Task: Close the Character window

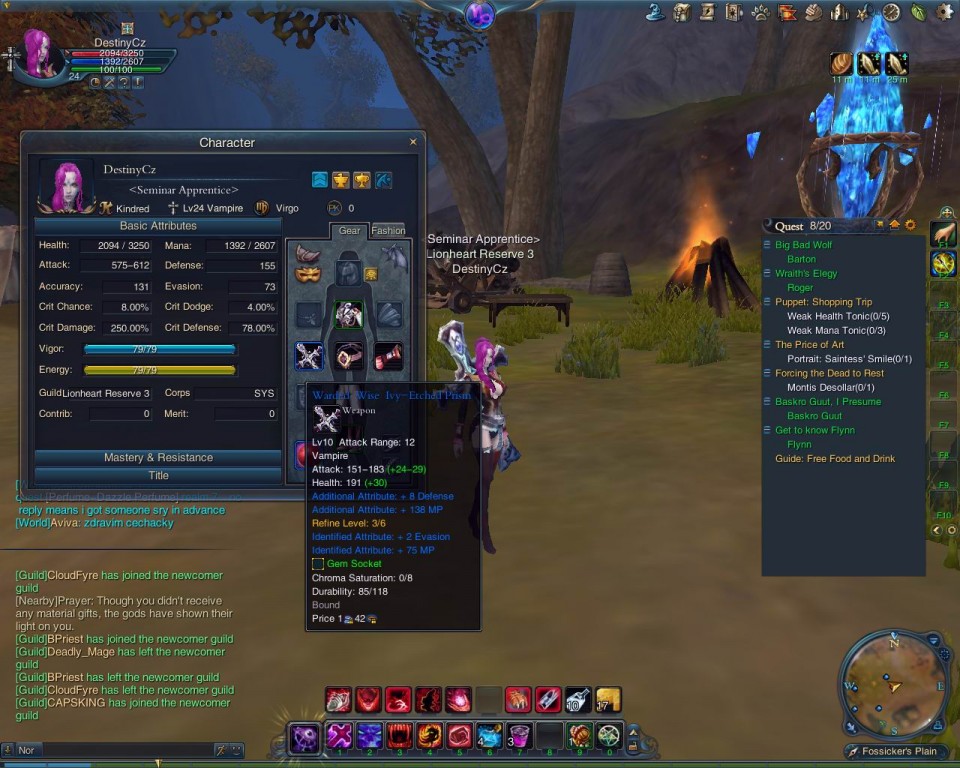Action: (413, 142)
